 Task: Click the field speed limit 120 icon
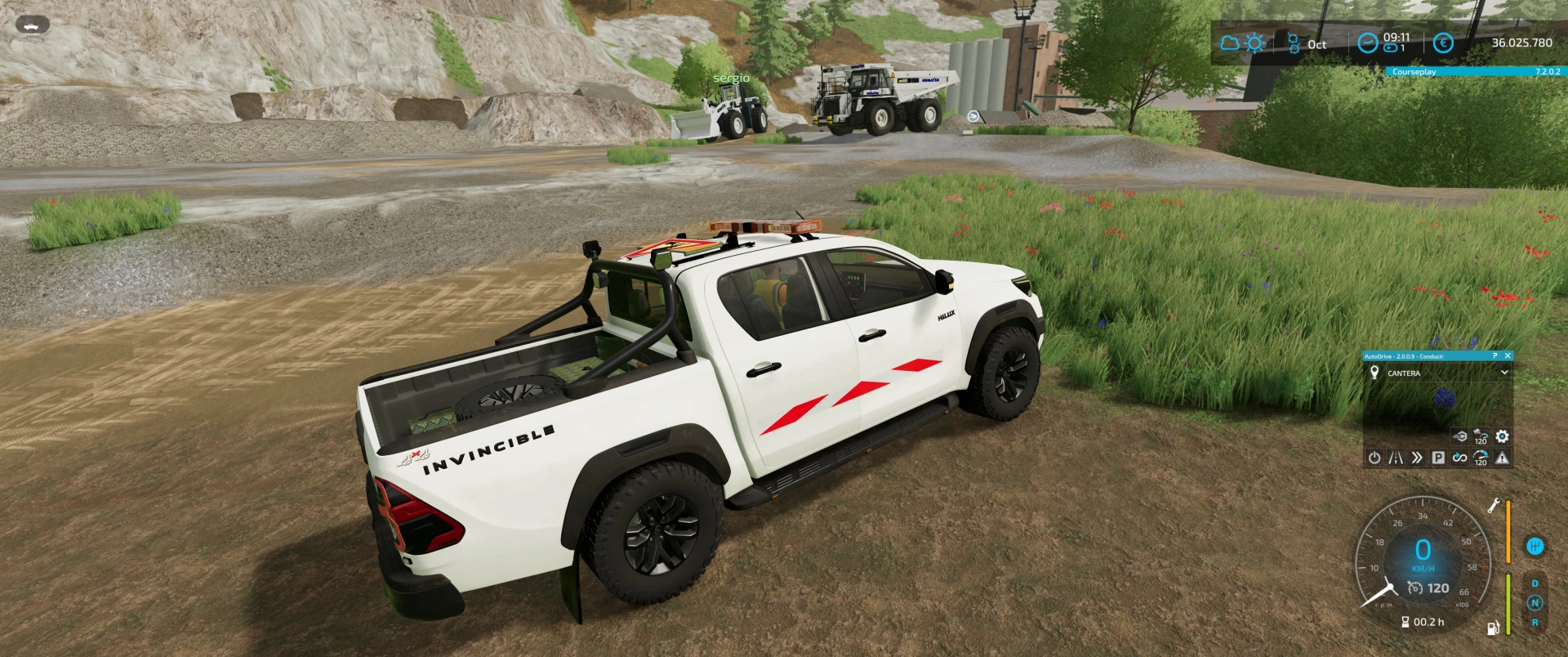point(1481,437)
